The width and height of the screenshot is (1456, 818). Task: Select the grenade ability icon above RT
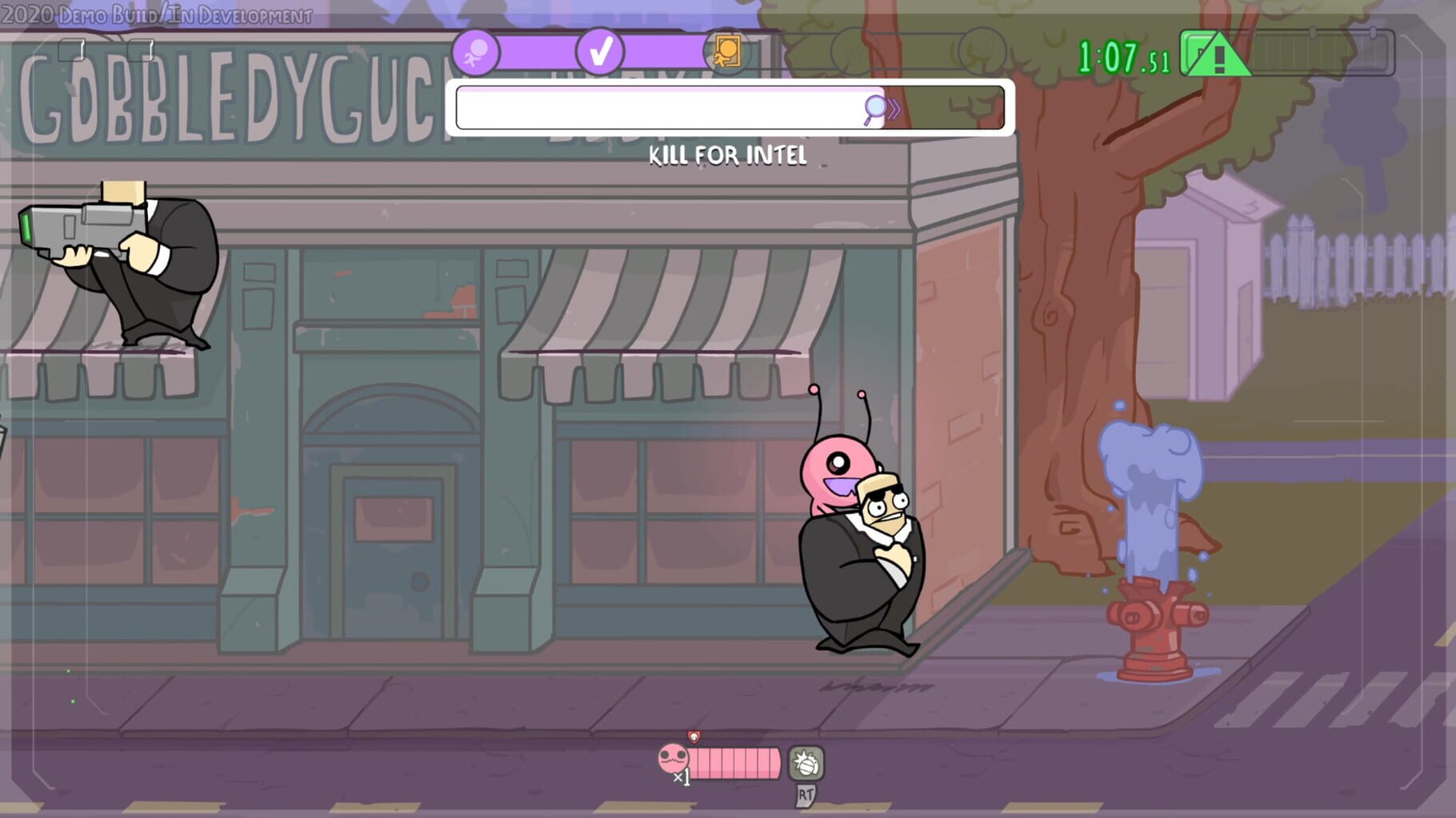tap(806, 762)
